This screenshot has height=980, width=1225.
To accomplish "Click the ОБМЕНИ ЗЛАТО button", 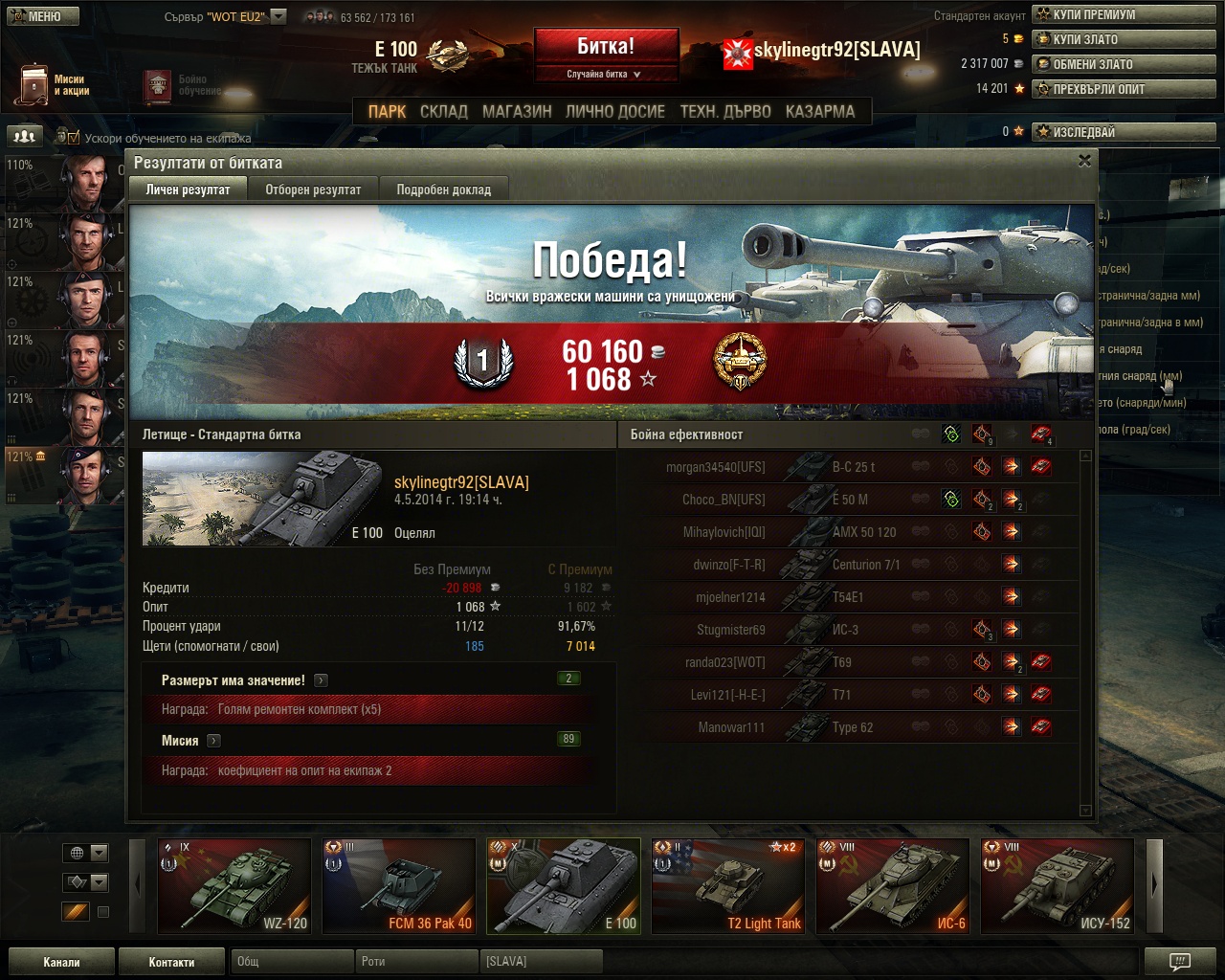I will (x=1124, y=64).
